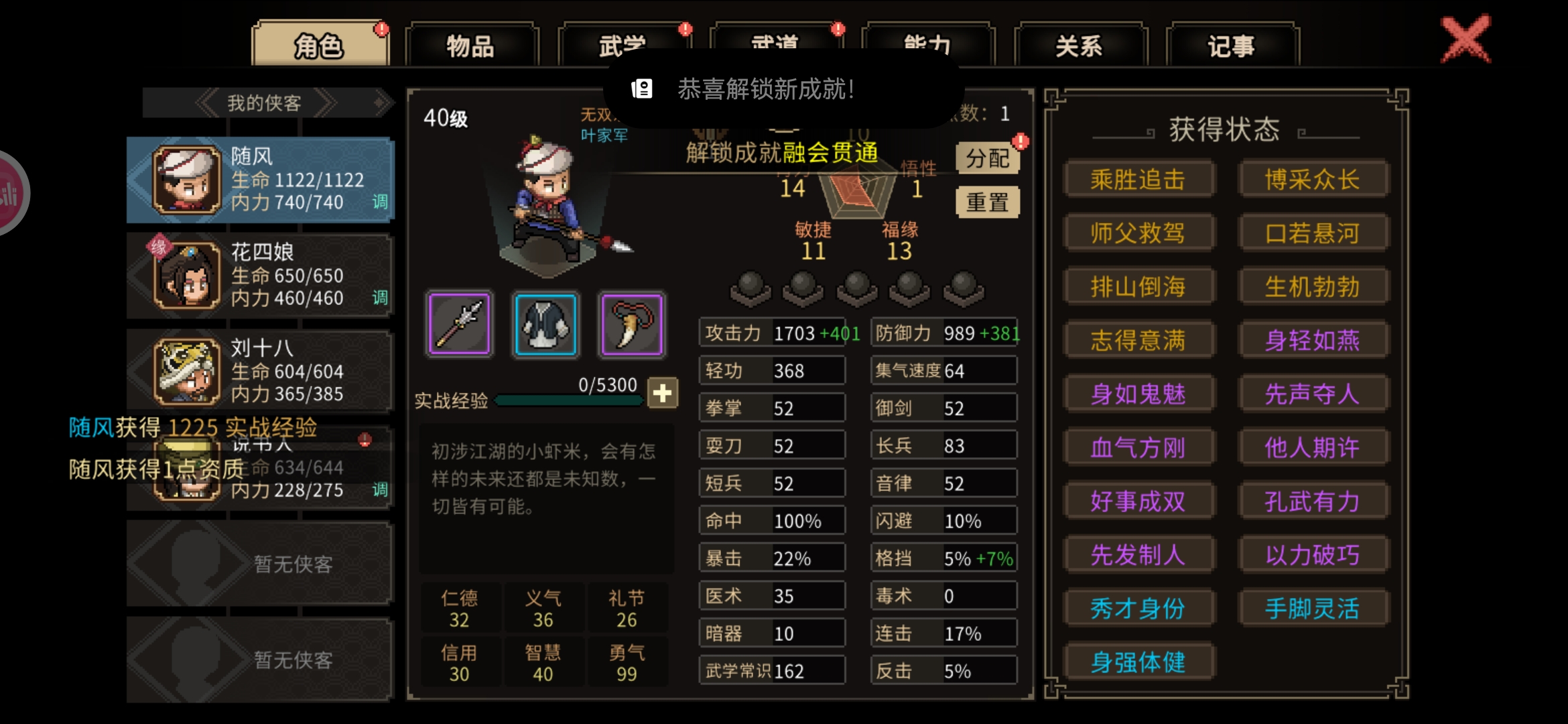Check the 身强体健 status

click(x=1138, y=662)
